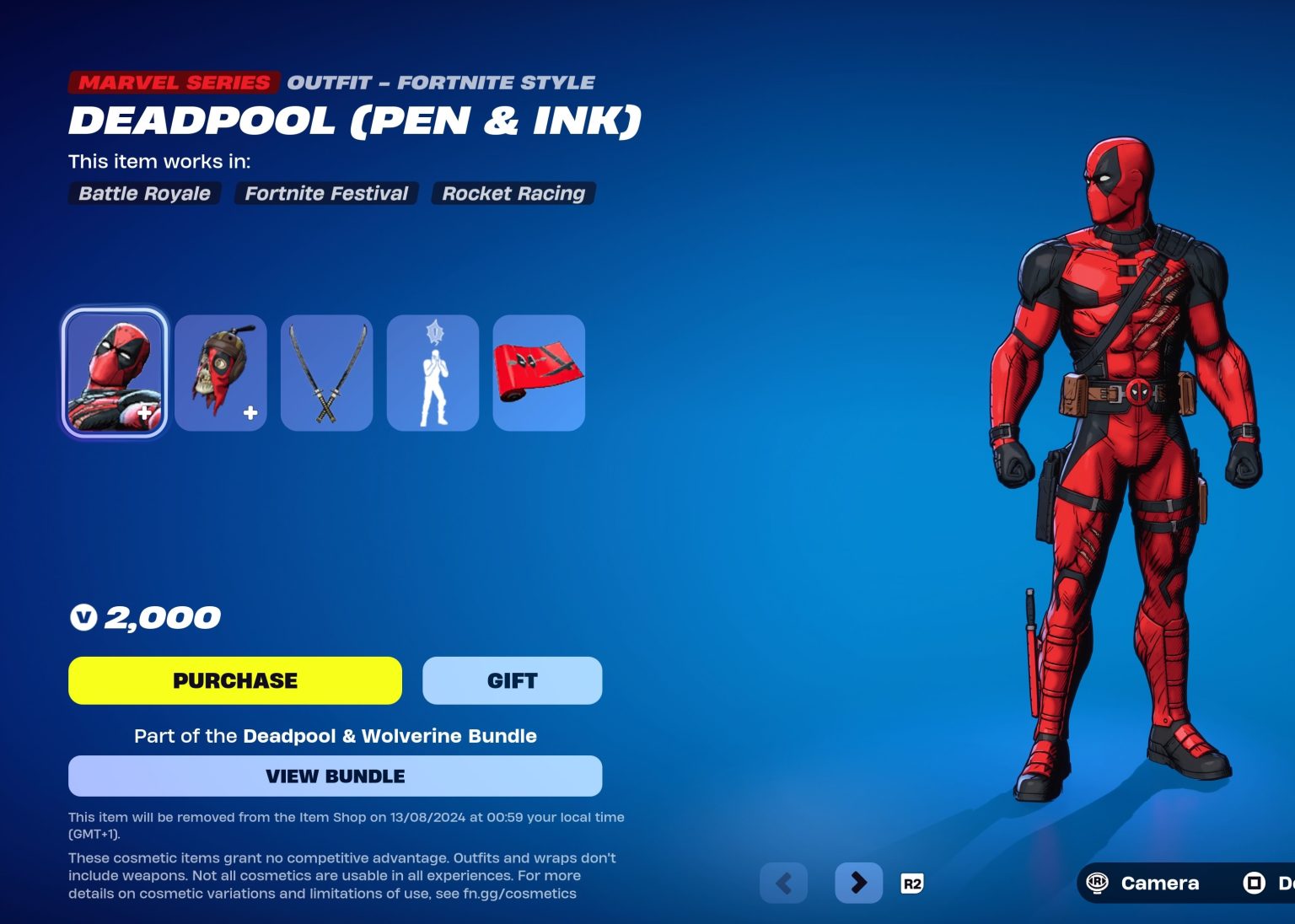Toggle the Battle Royale compatibility tag
This screenshot has width=1295, height=924.
point(143,193)
